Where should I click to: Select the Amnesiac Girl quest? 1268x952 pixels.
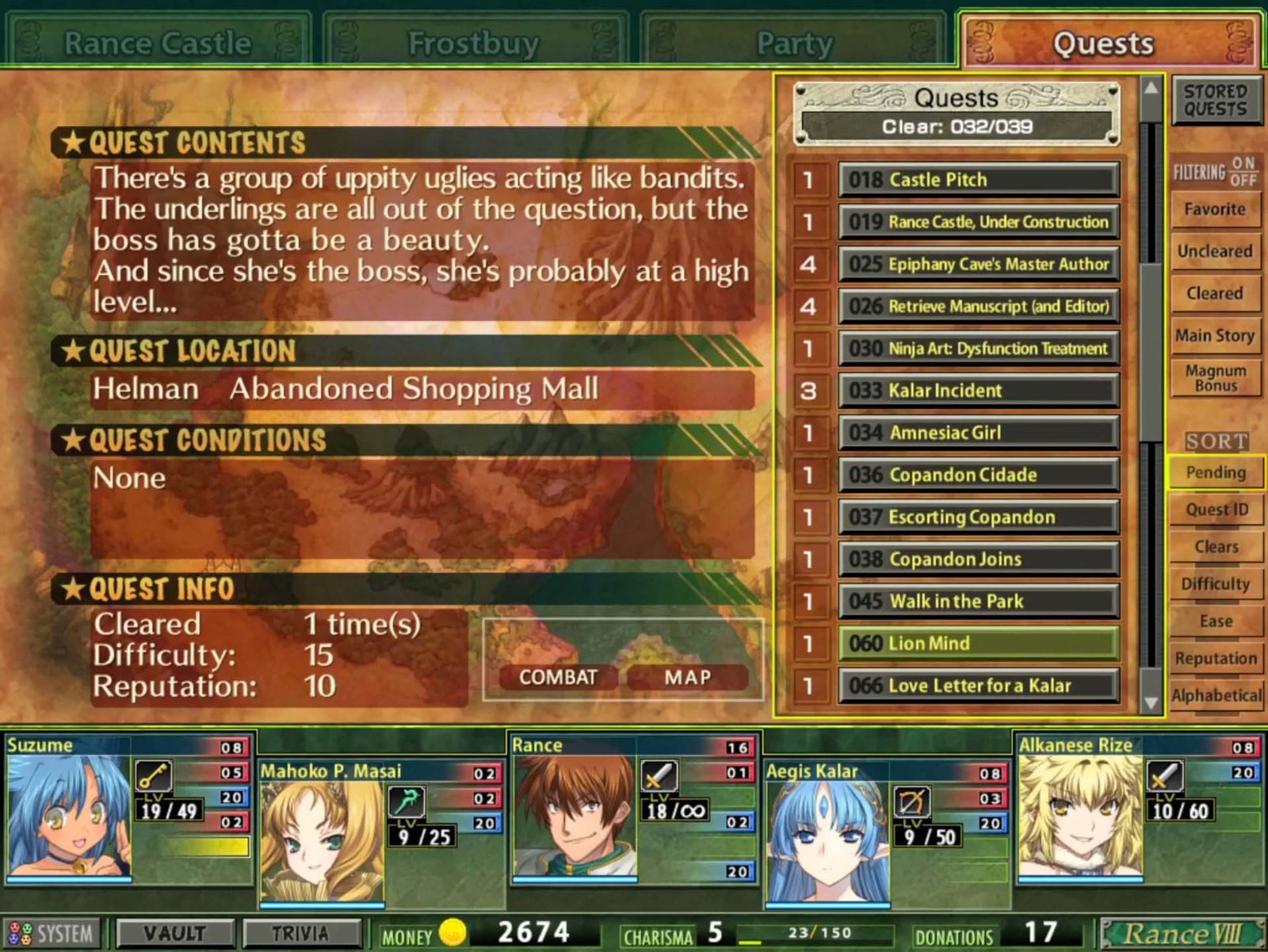tap(979, 433)
